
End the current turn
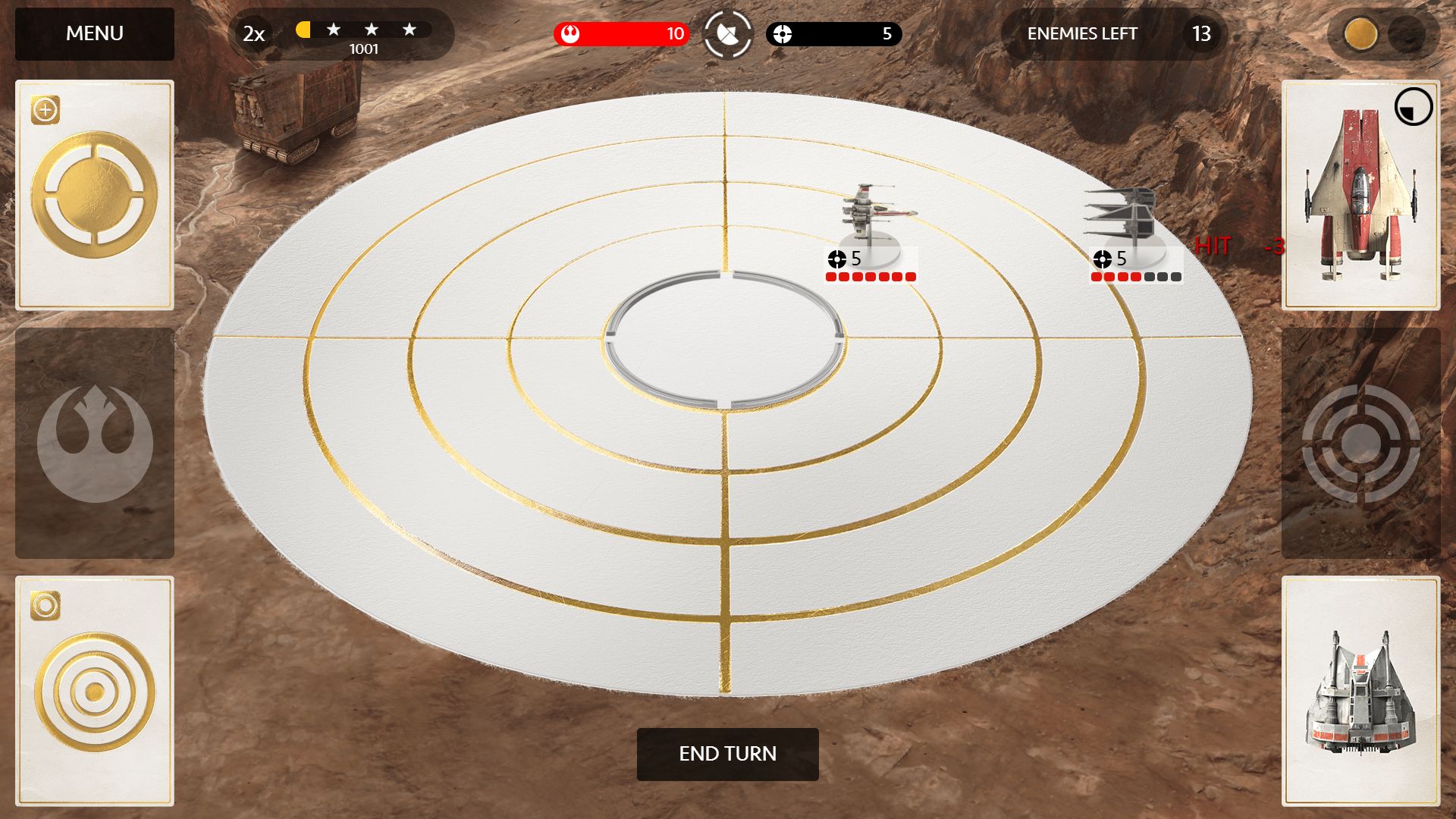(x=727, y=754)
